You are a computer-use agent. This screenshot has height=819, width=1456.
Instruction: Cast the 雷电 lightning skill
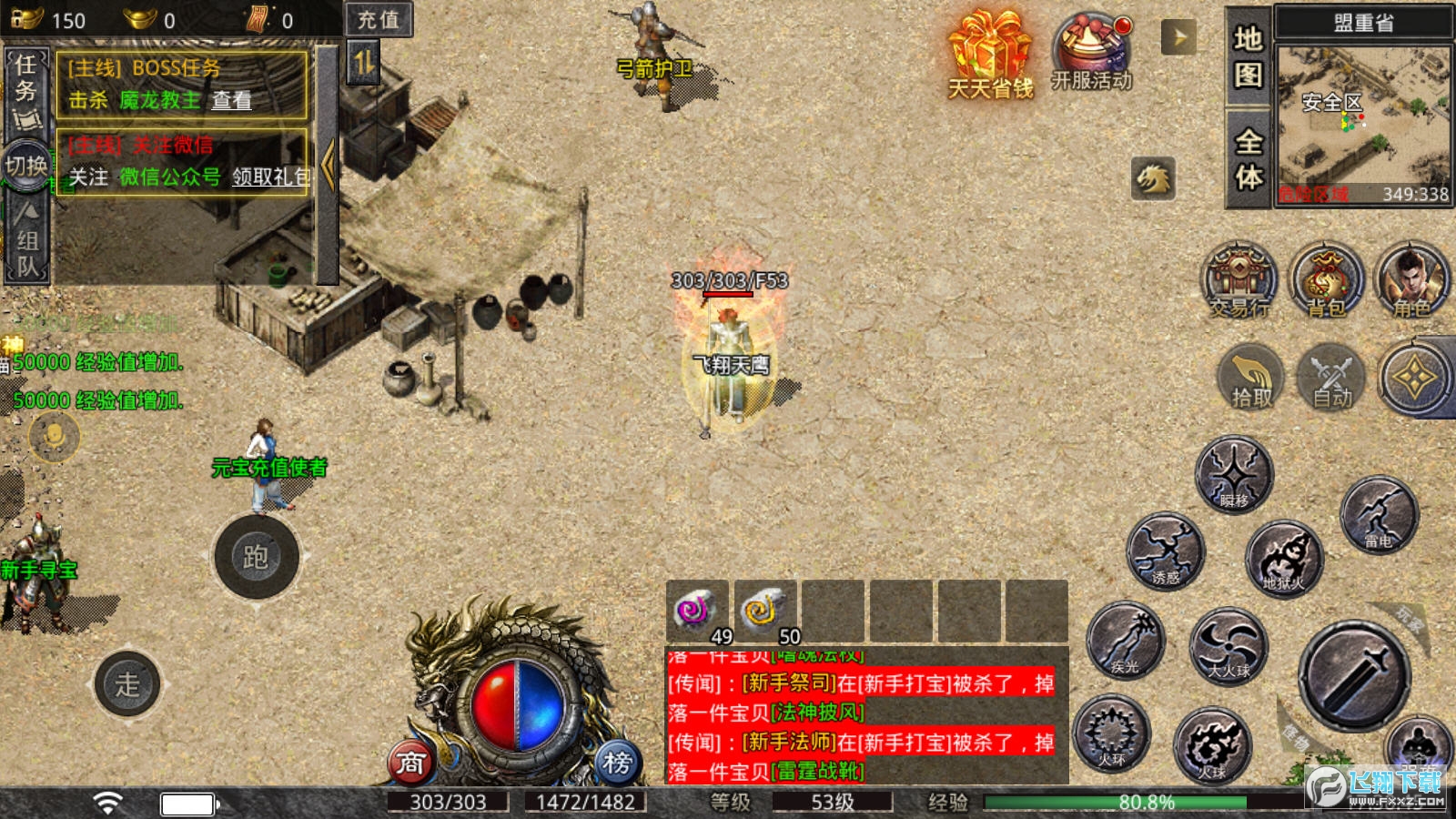(1379, 515)
